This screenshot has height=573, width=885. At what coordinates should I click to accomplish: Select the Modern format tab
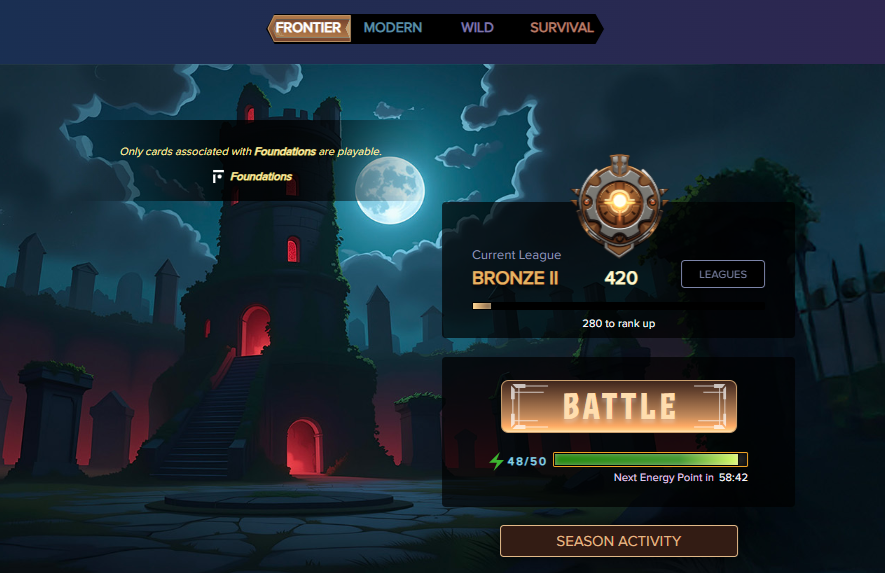click(393, 28)
